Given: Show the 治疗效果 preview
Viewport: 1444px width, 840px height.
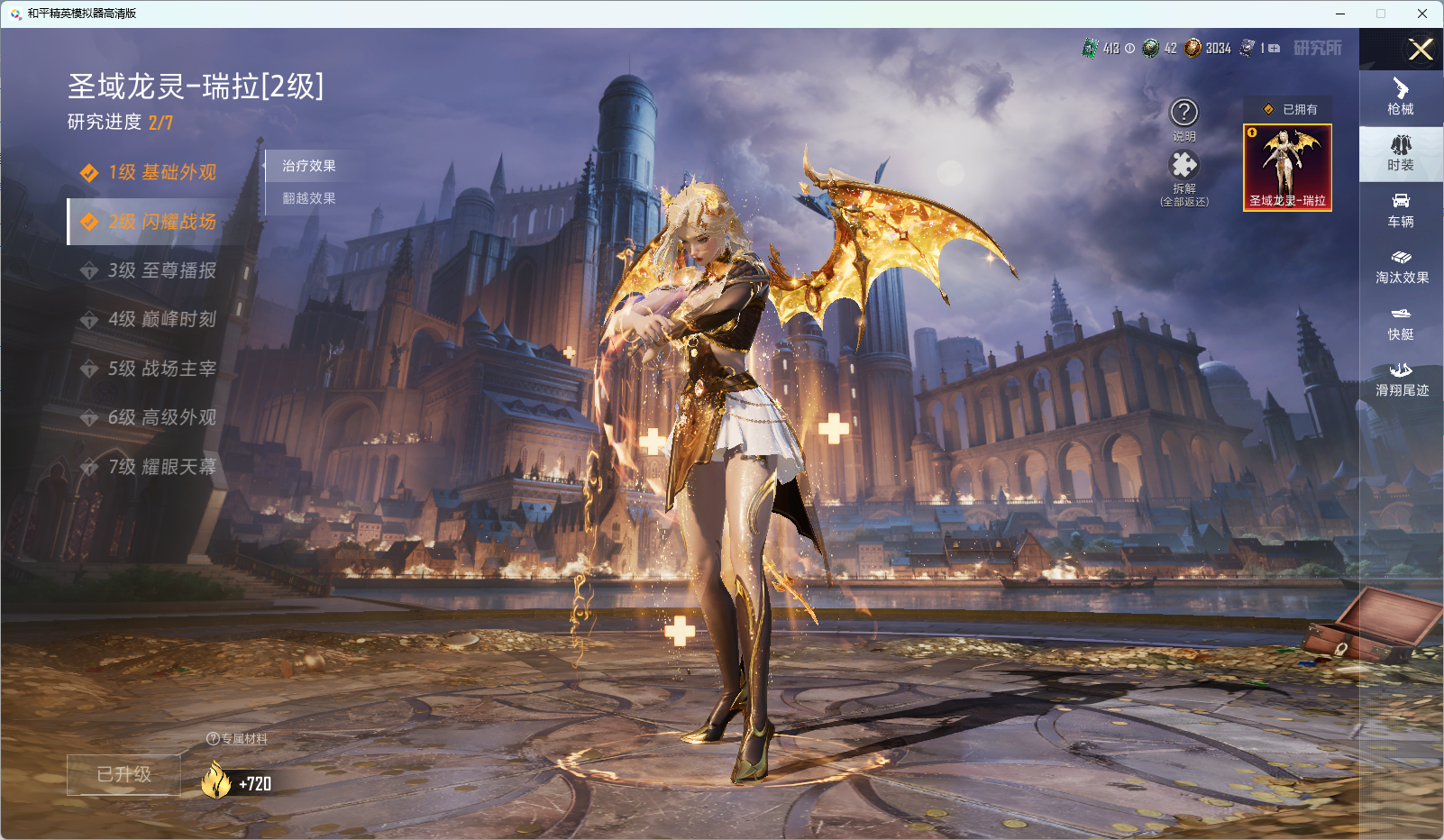Looking at the screenshot, I should pos(309,166).
